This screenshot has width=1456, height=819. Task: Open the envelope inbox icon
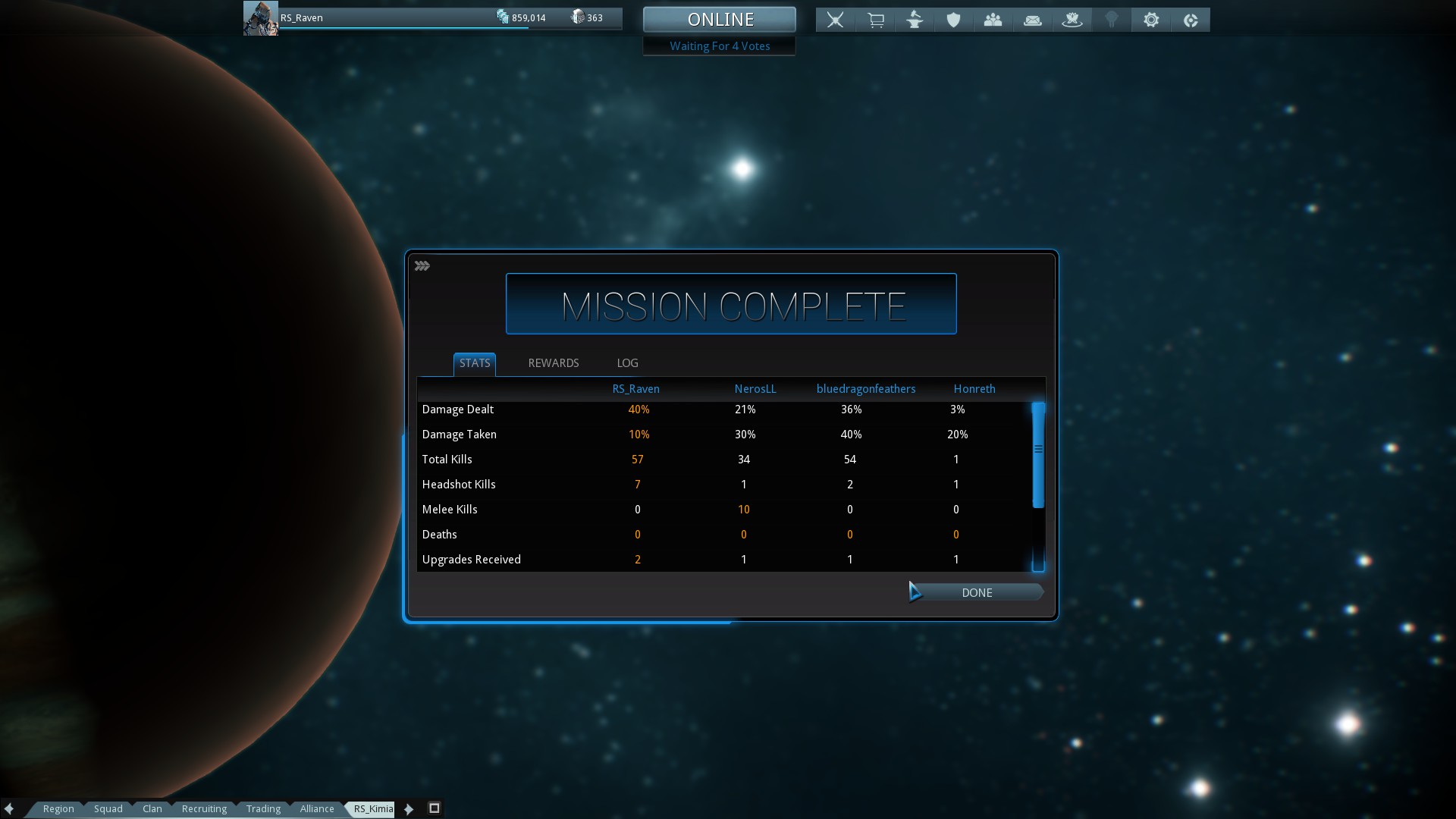[1032, 20]
